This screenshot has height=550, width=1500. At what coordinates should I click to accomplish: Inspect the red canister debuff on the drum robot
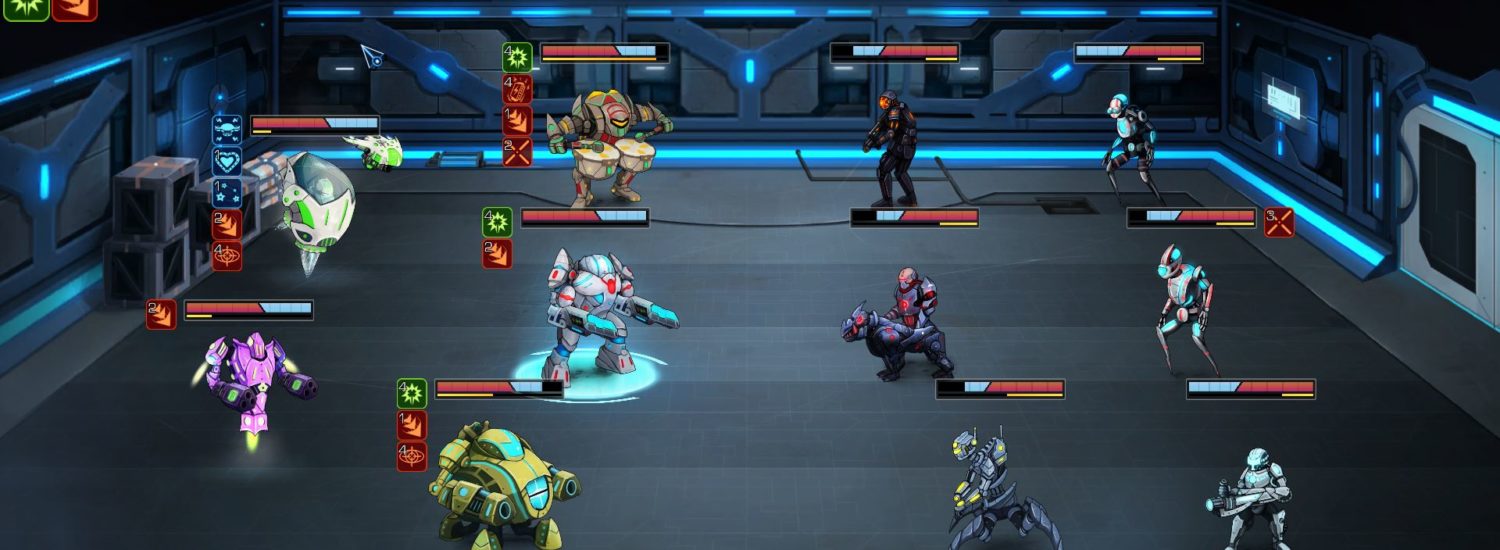point(517,89)
